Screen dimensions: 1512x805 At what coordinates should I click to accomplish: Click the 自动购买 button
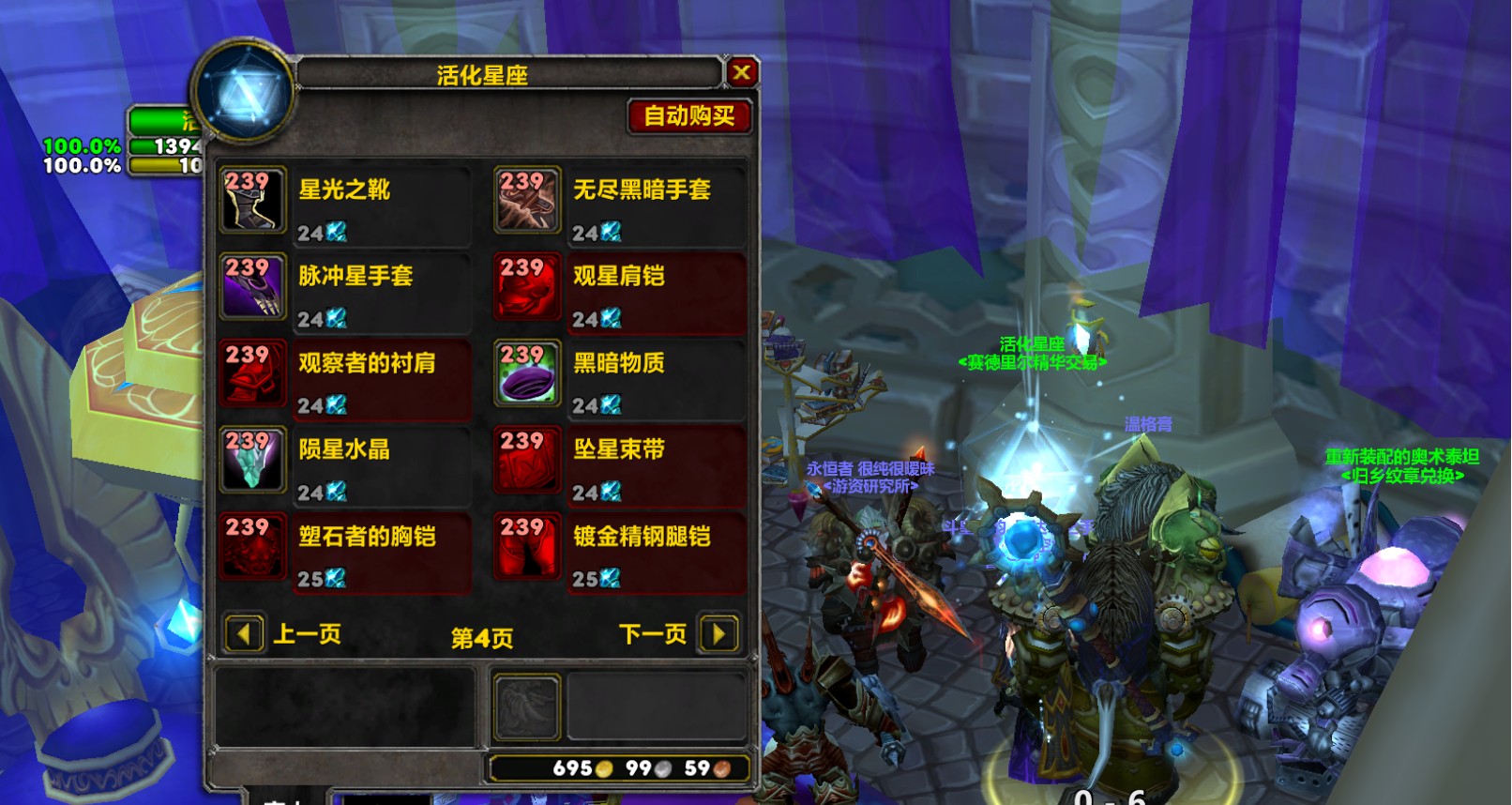pyautogui.click(x=689, y=116)
